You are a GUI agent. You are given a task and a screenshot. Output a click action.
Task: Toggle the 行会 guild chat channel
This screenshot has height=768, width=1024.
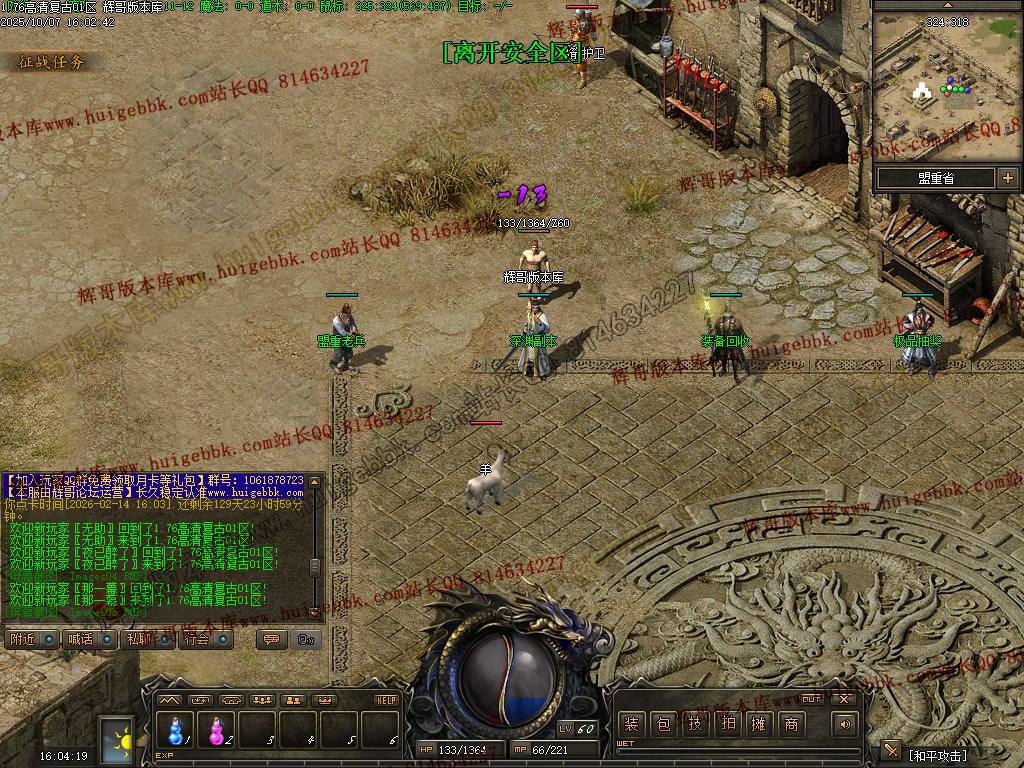(203, 639)
